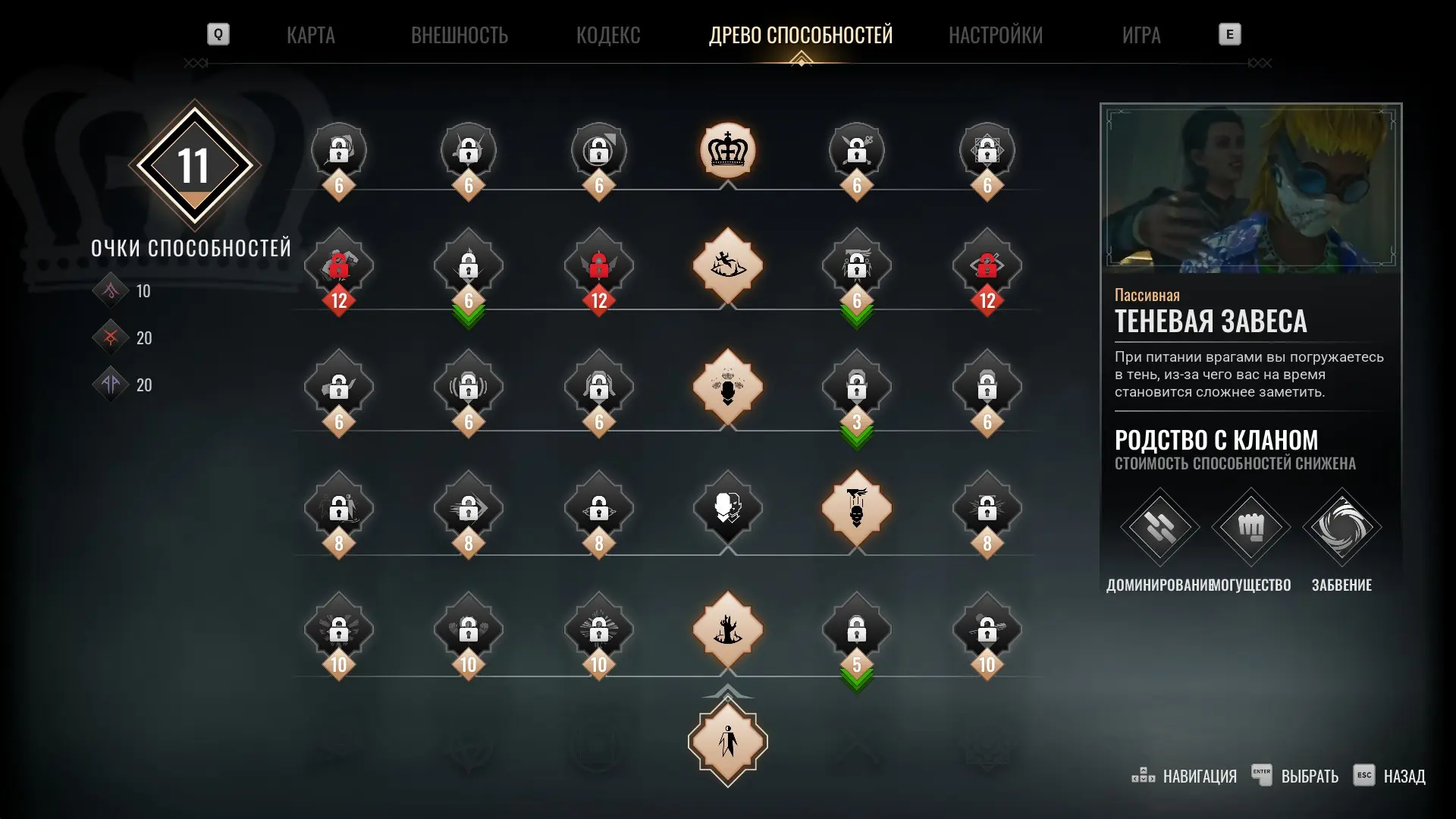The width and height of the screenshot is (1456, 819).
Task: Select the highlighted dripping skull ability node
Action: (x=857, y=507)
